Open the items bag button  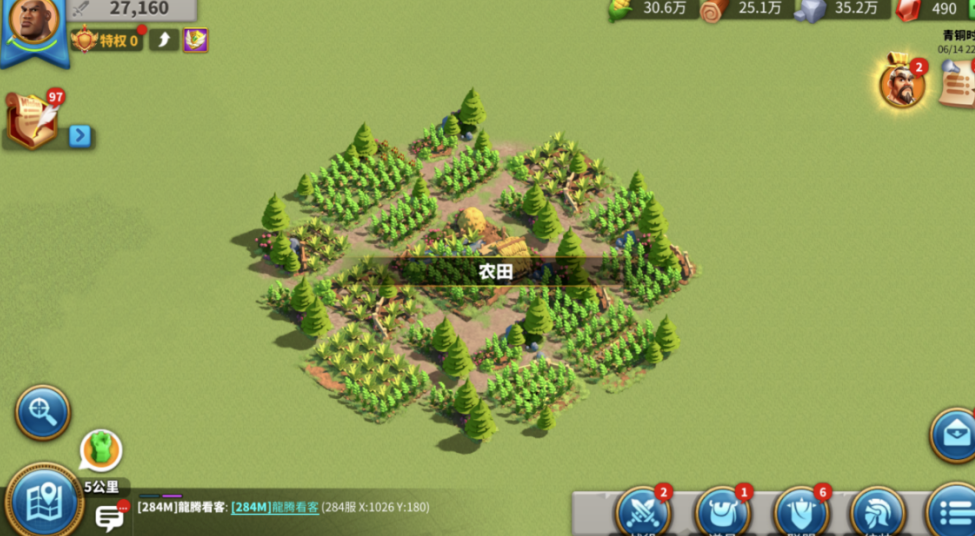pos(721,513)
